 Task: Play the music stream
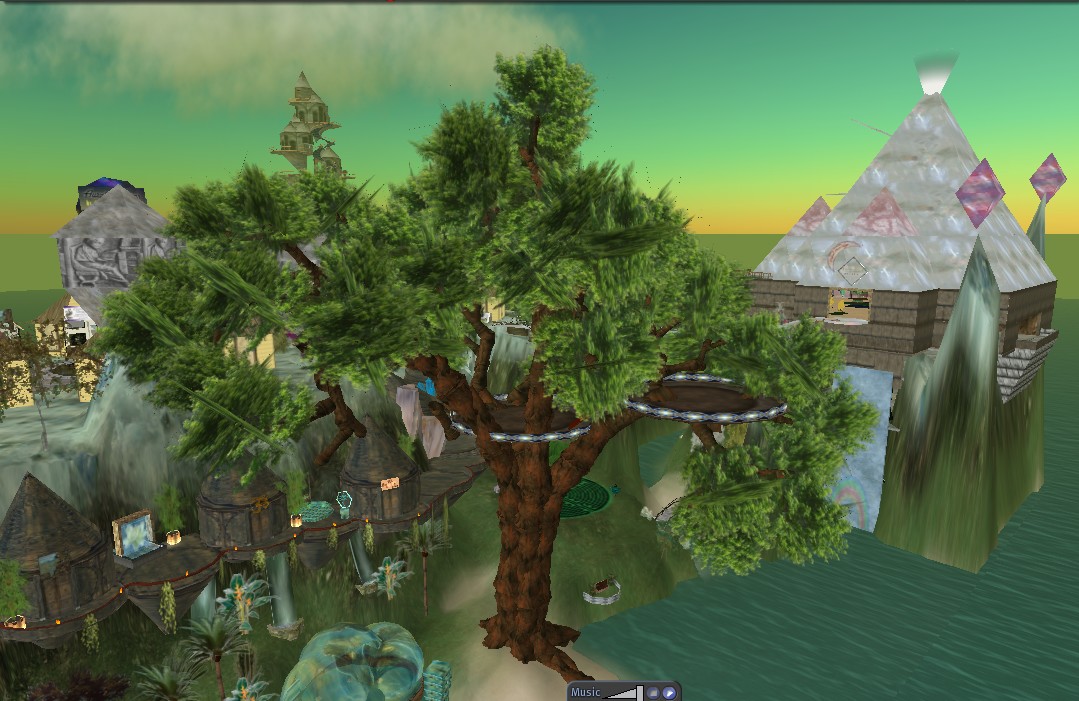[669, 692]
